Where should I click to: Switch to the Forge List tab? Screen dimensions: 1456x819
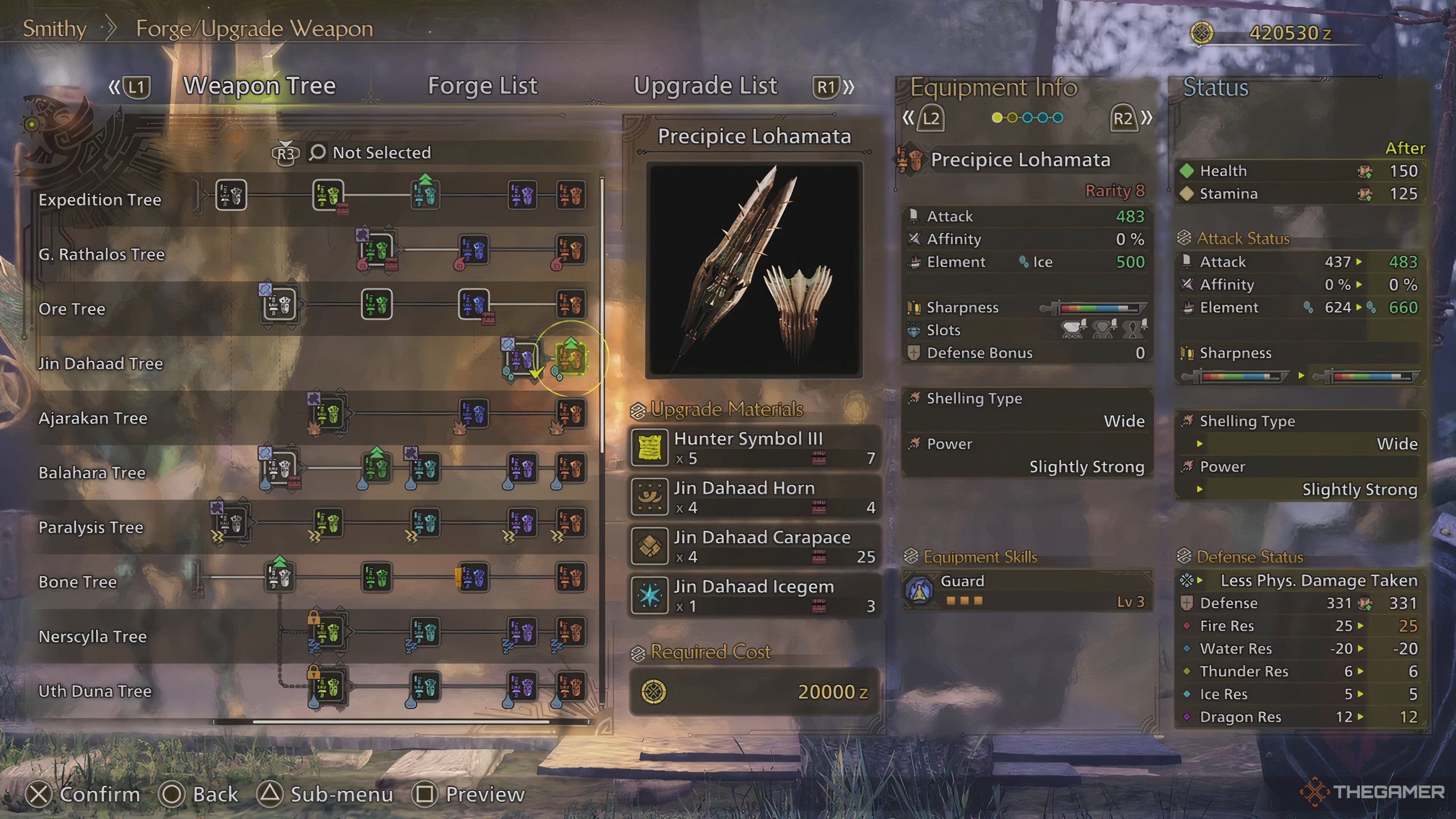click(482, 86)
